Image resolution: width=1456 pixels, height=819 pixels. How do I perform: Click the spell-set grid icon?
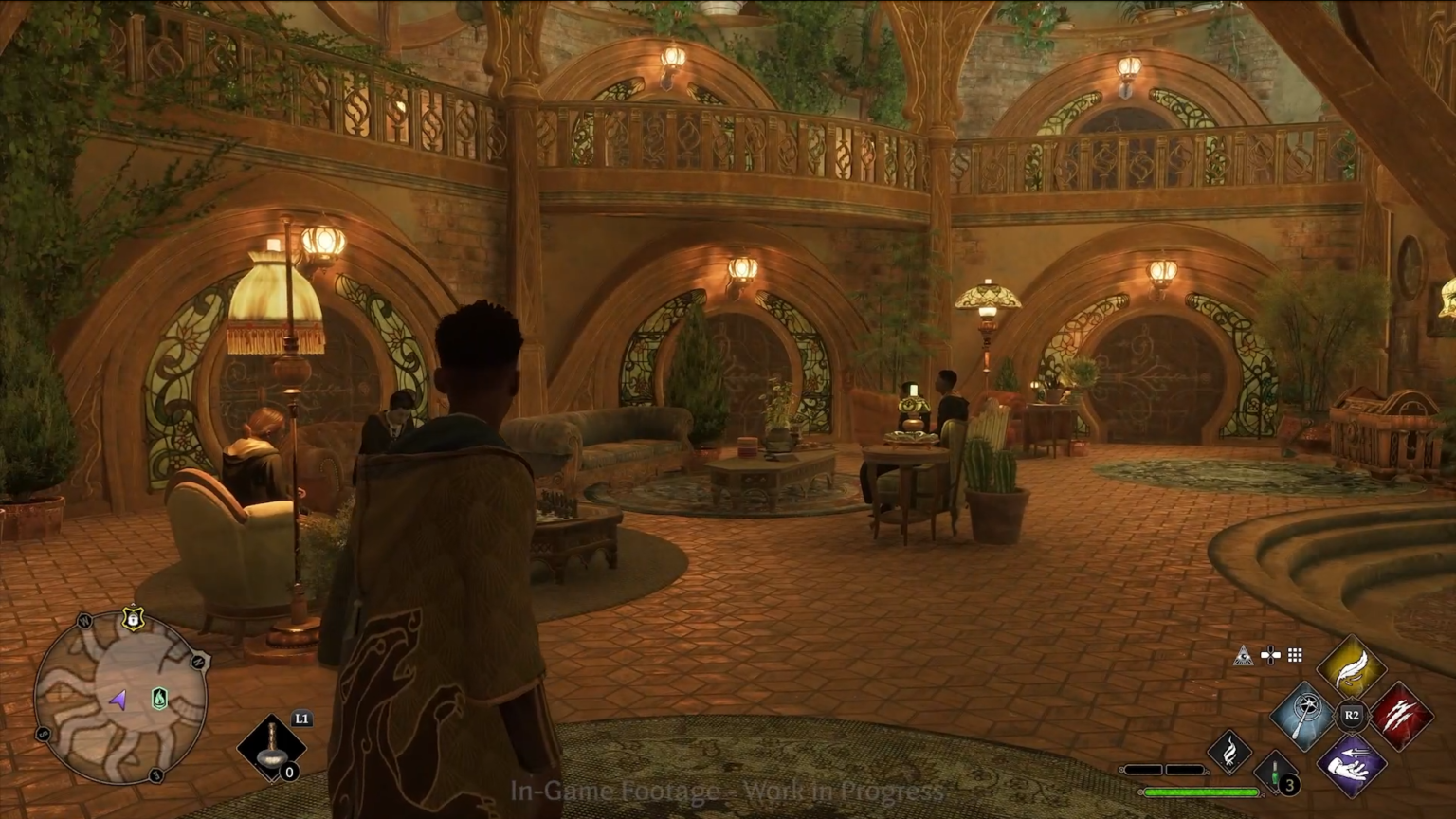click(1293, 656)
